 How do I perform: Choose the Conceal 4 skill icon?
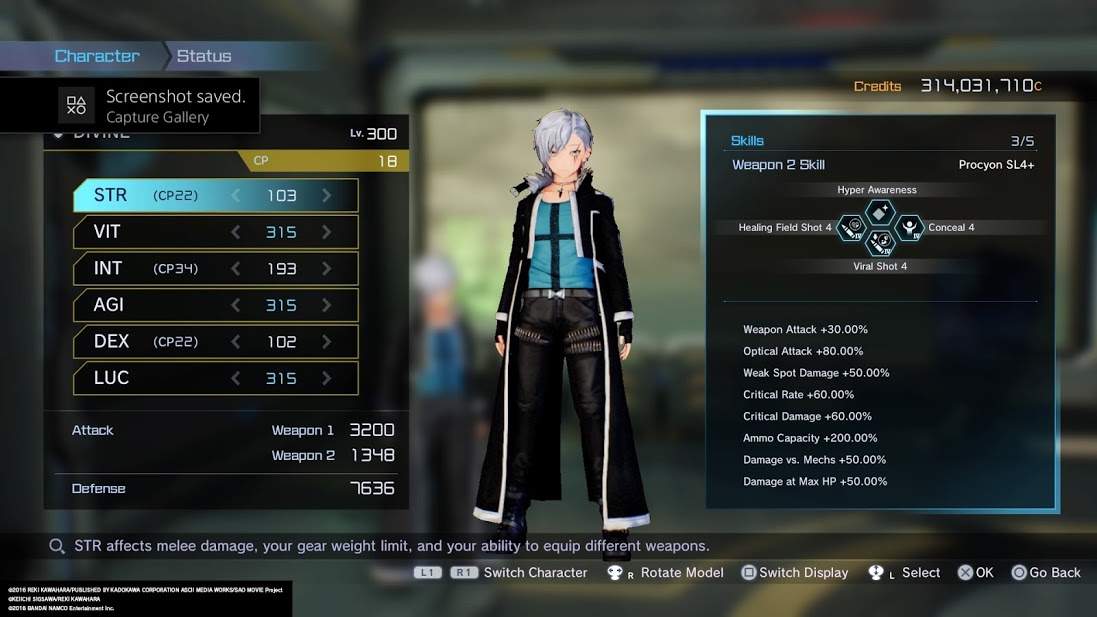click(909, 228)
